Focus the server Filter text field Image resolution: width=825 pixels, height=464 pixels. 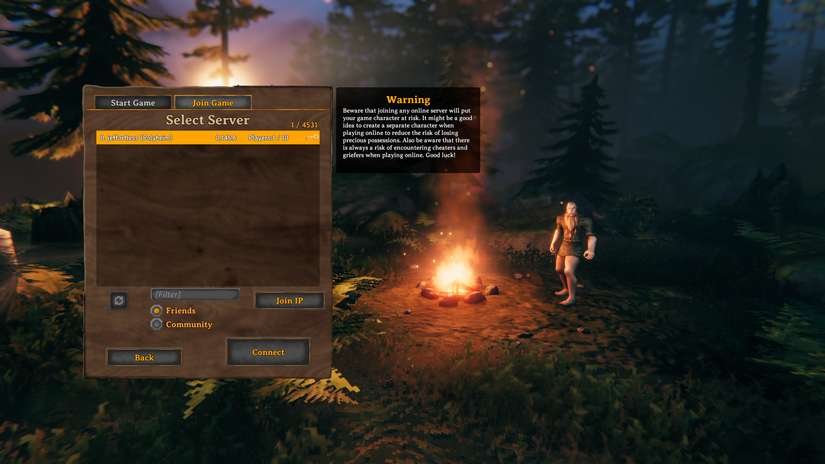(x=194, y=295)
